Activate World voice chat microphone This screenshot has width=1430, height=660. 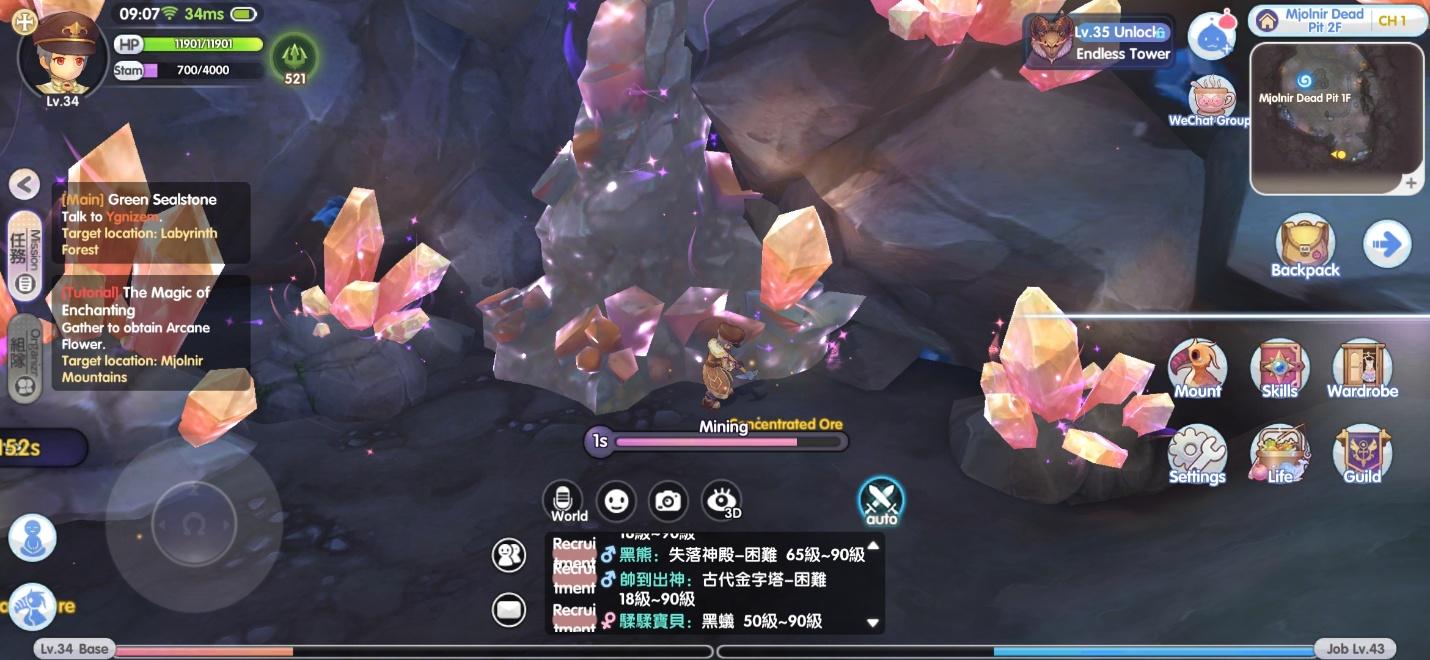tap(562, 499)
